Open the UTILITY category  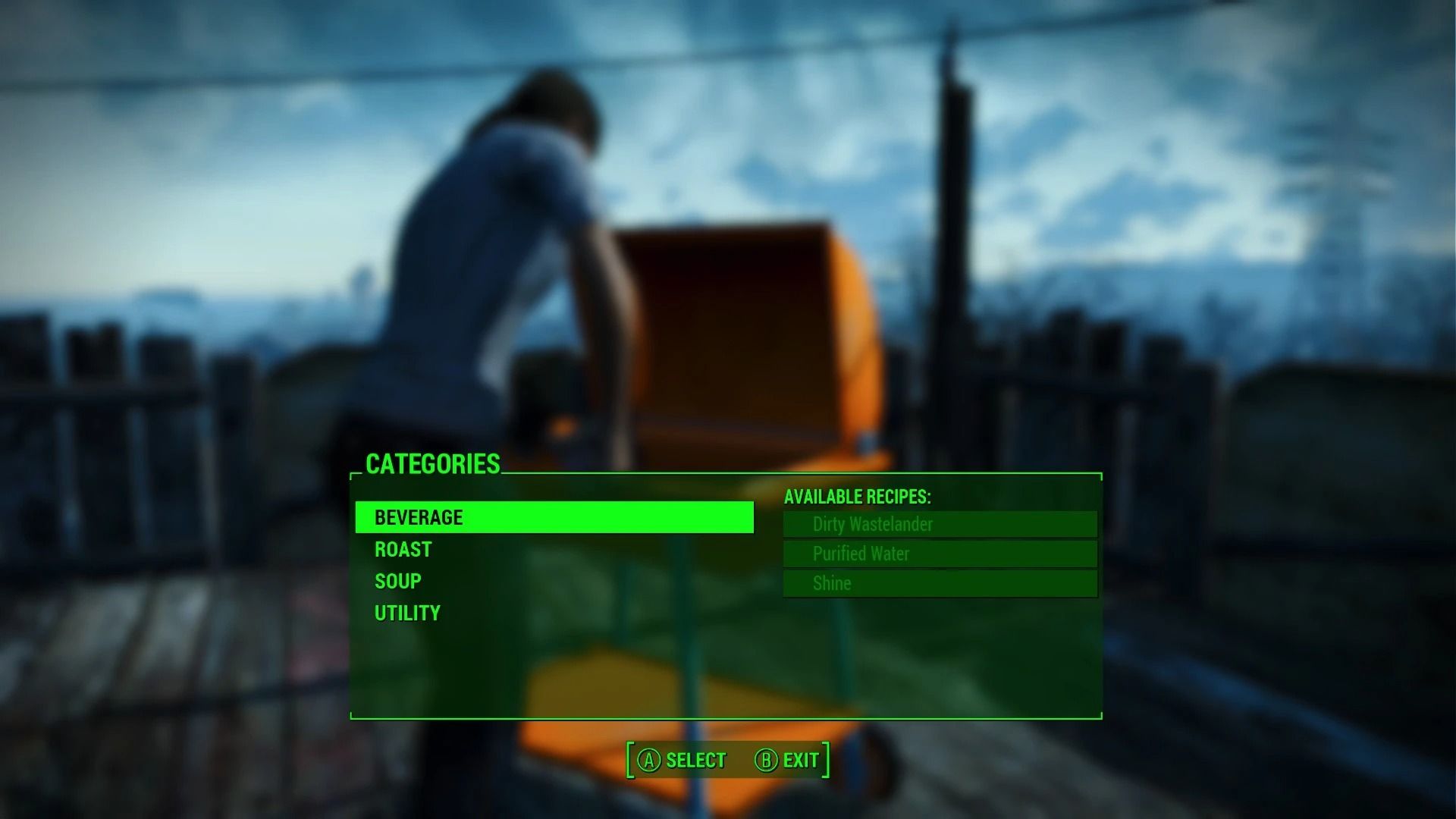pyautogui.click(x=406, y=612)
